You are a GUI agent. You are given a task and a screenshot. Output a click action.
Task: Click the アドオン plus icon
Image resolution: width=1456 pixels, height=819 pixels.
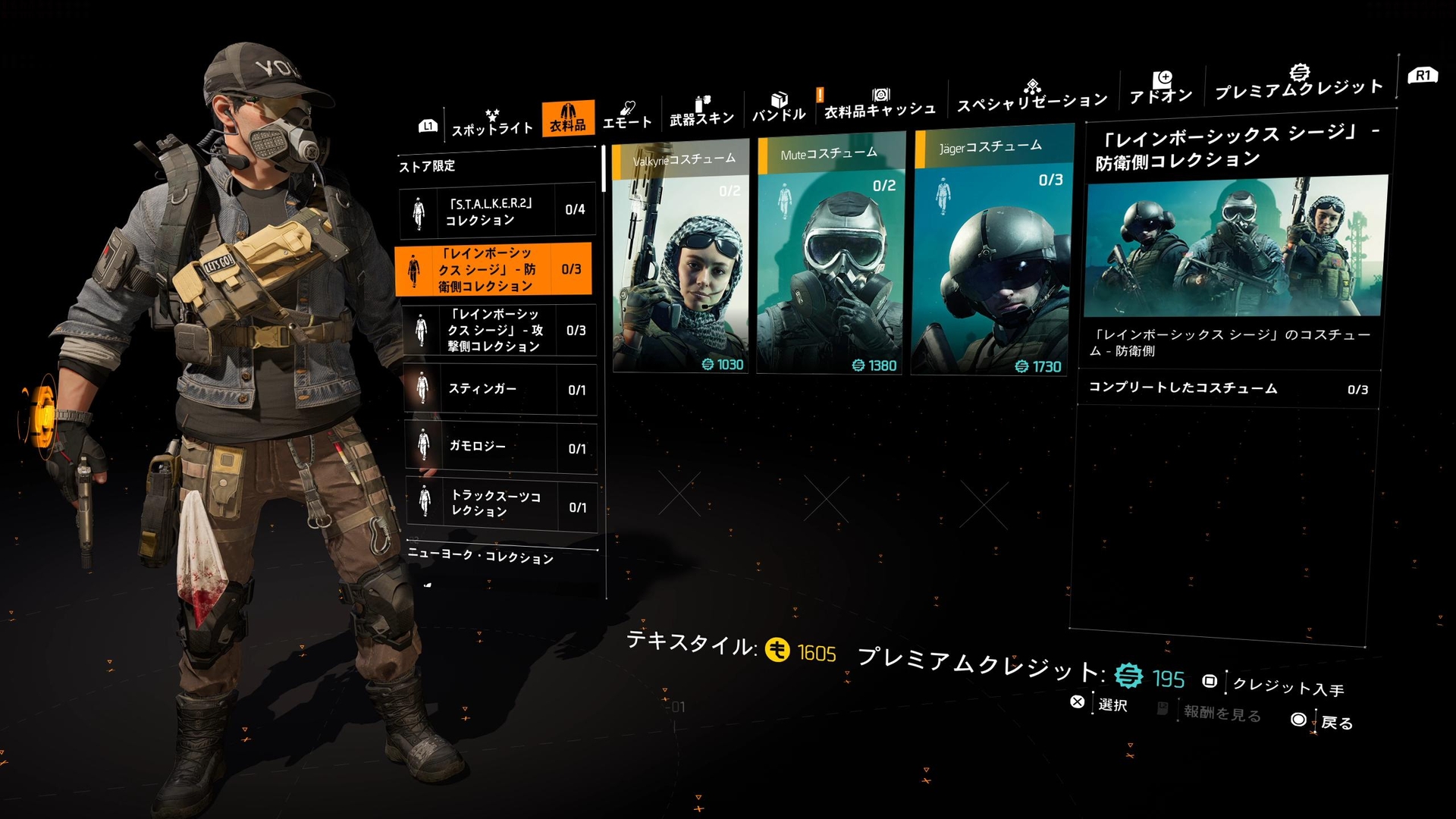[x=1163, y=80]
